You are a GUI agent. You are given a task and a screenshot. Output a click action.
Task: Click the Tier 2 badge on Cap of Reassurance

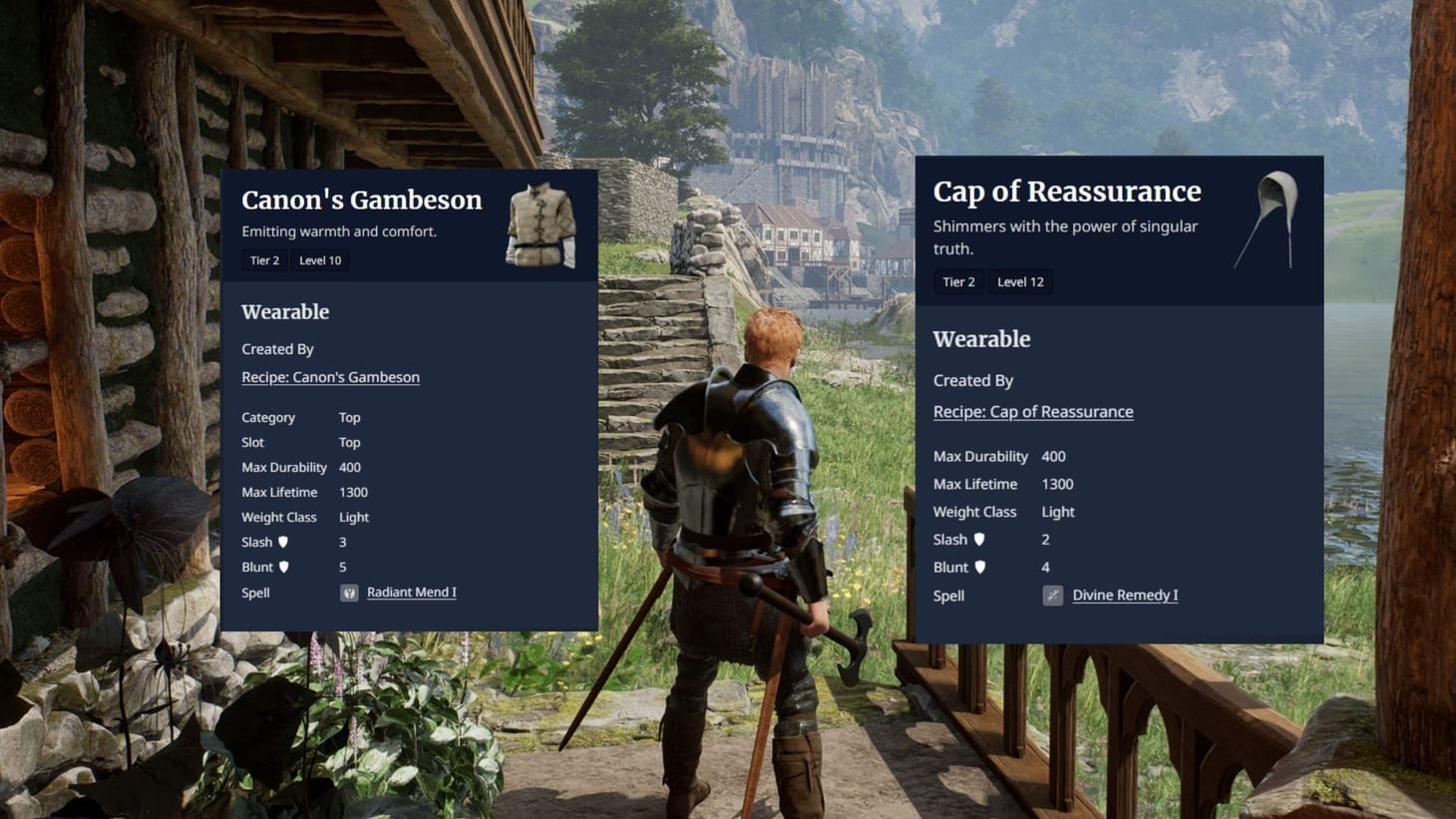(958, 281)
